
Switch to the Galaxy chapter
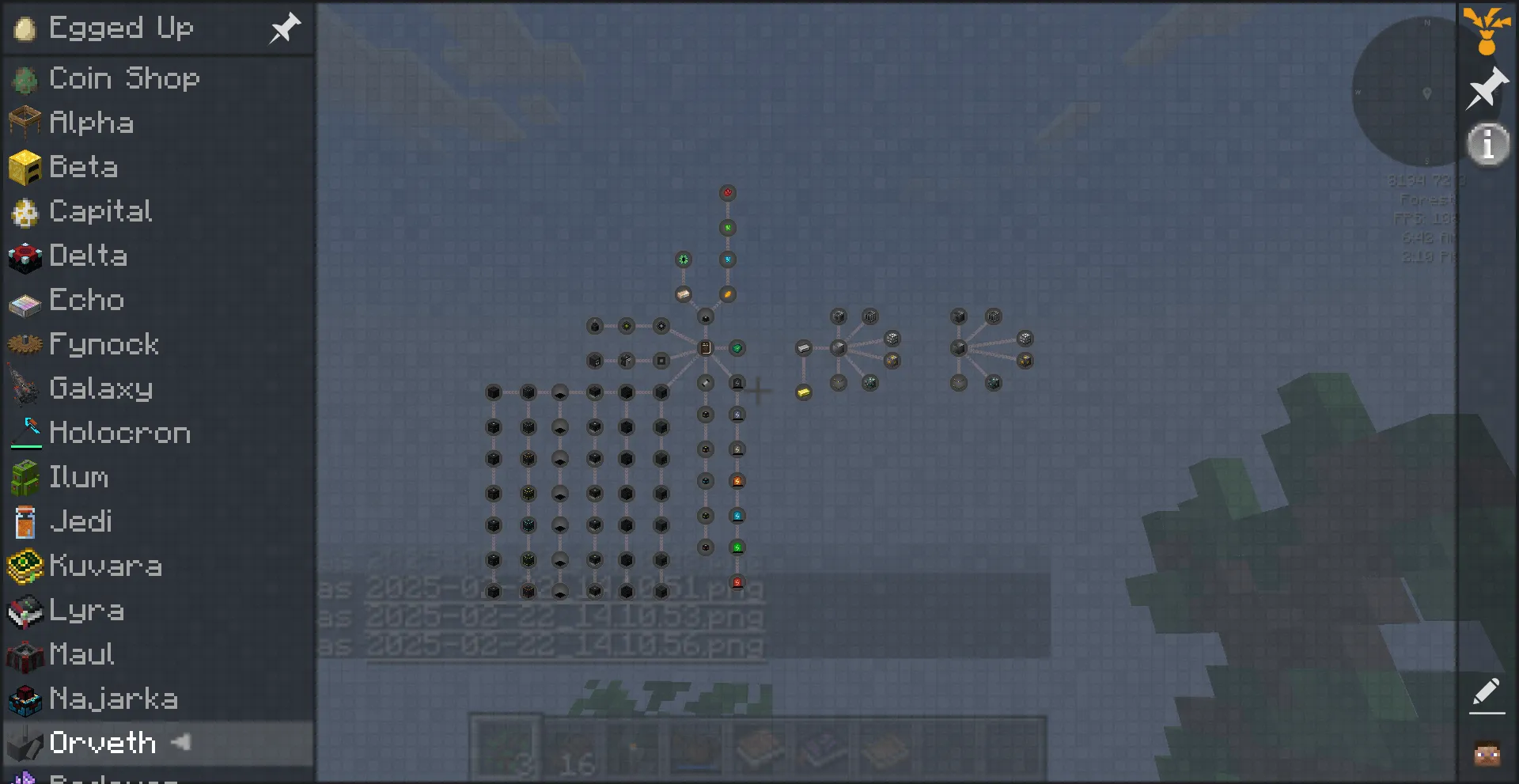click(x=100, y=388)
